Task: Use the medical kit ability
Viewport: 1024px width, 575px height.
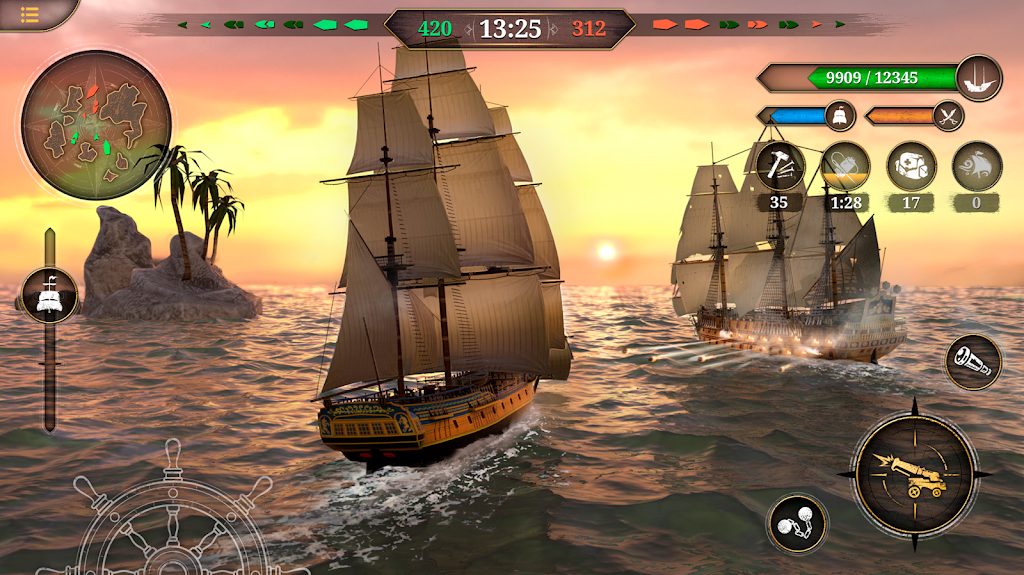Action: [911, 166]
